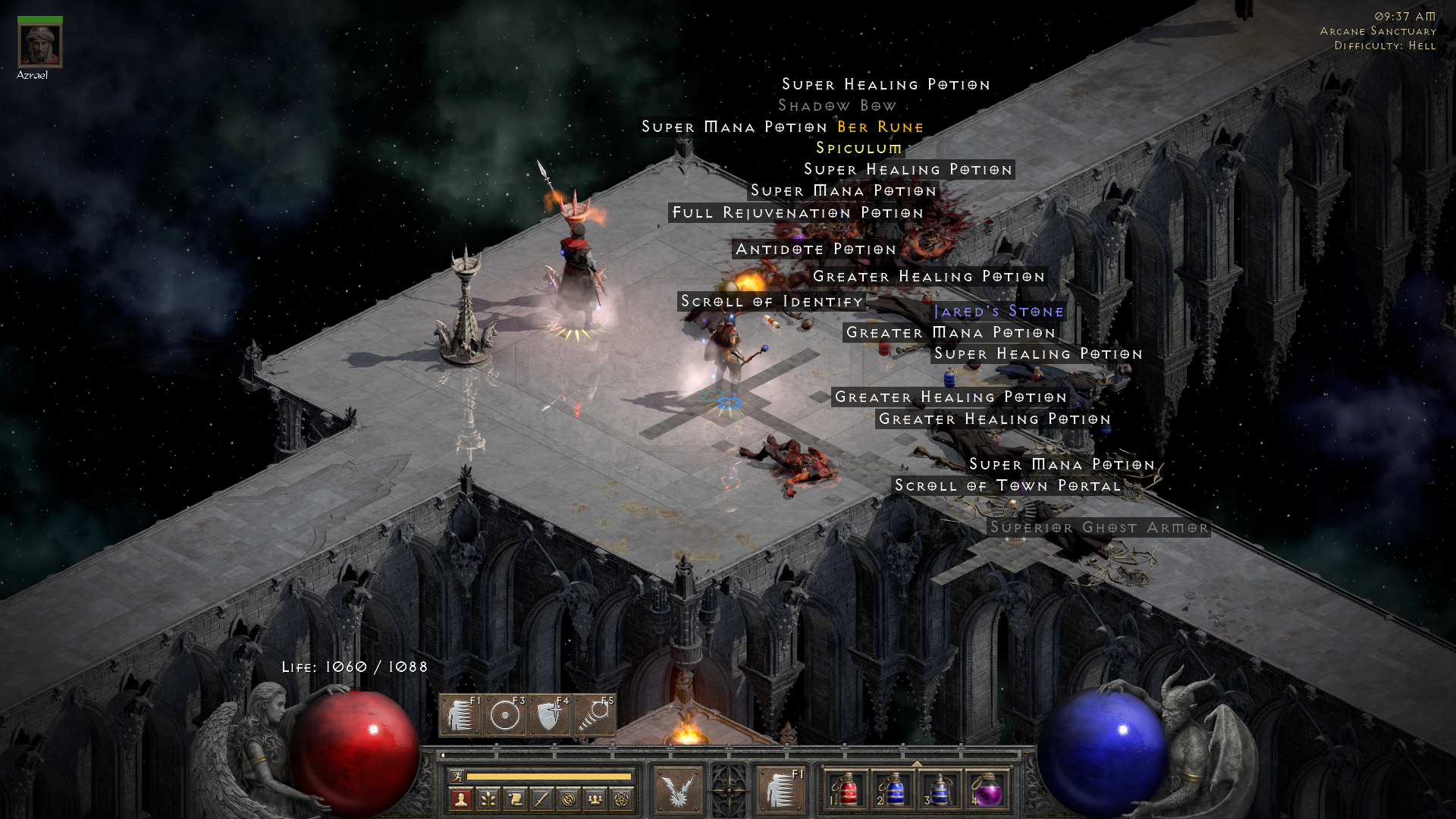Open the game menu pentagram icon
Image resolution: width=1456 pixels, height=819 pixels.
click(622, 798)
